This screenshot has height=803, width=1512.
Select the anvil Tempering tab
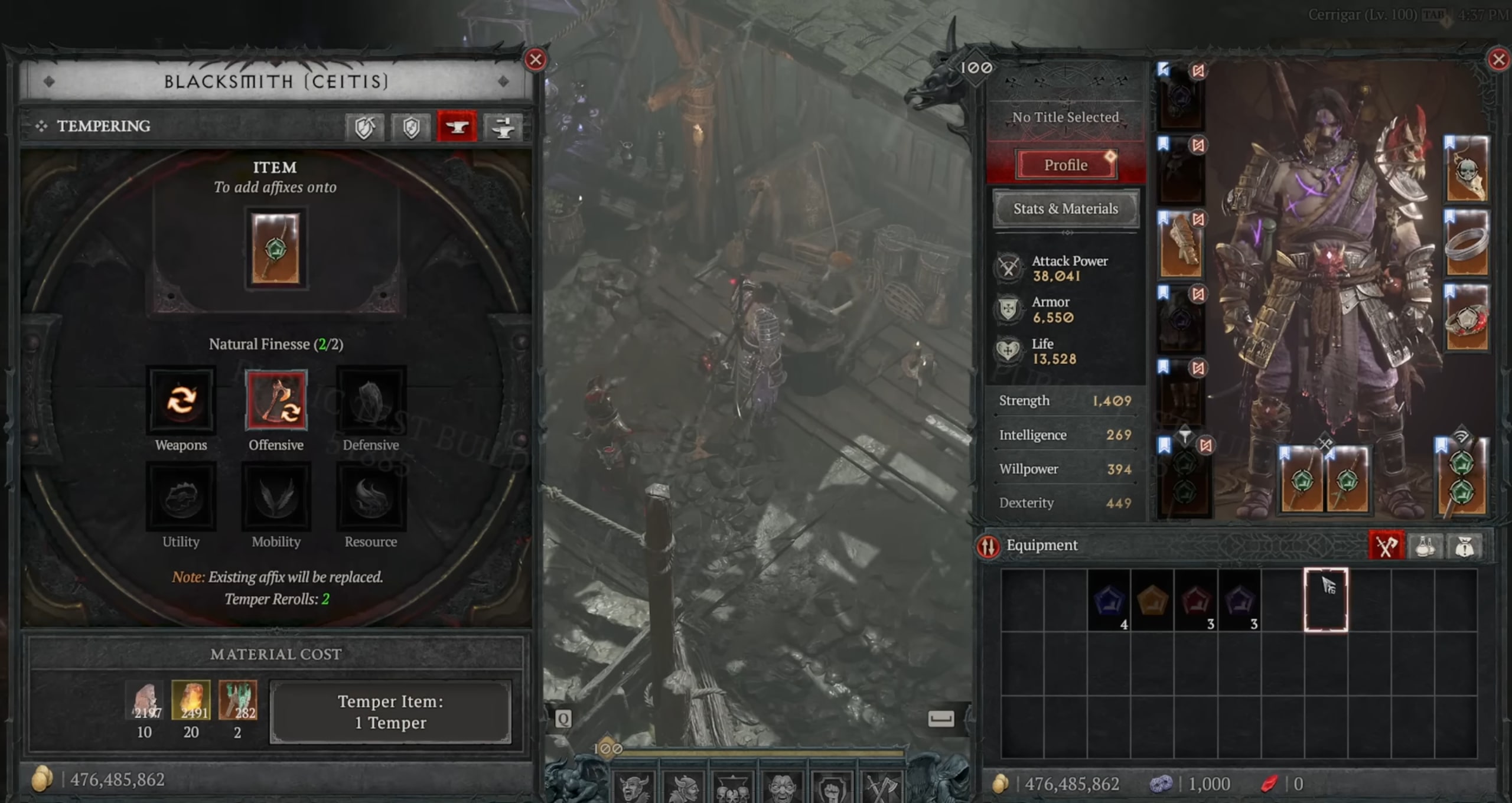[x=458, y=126]
